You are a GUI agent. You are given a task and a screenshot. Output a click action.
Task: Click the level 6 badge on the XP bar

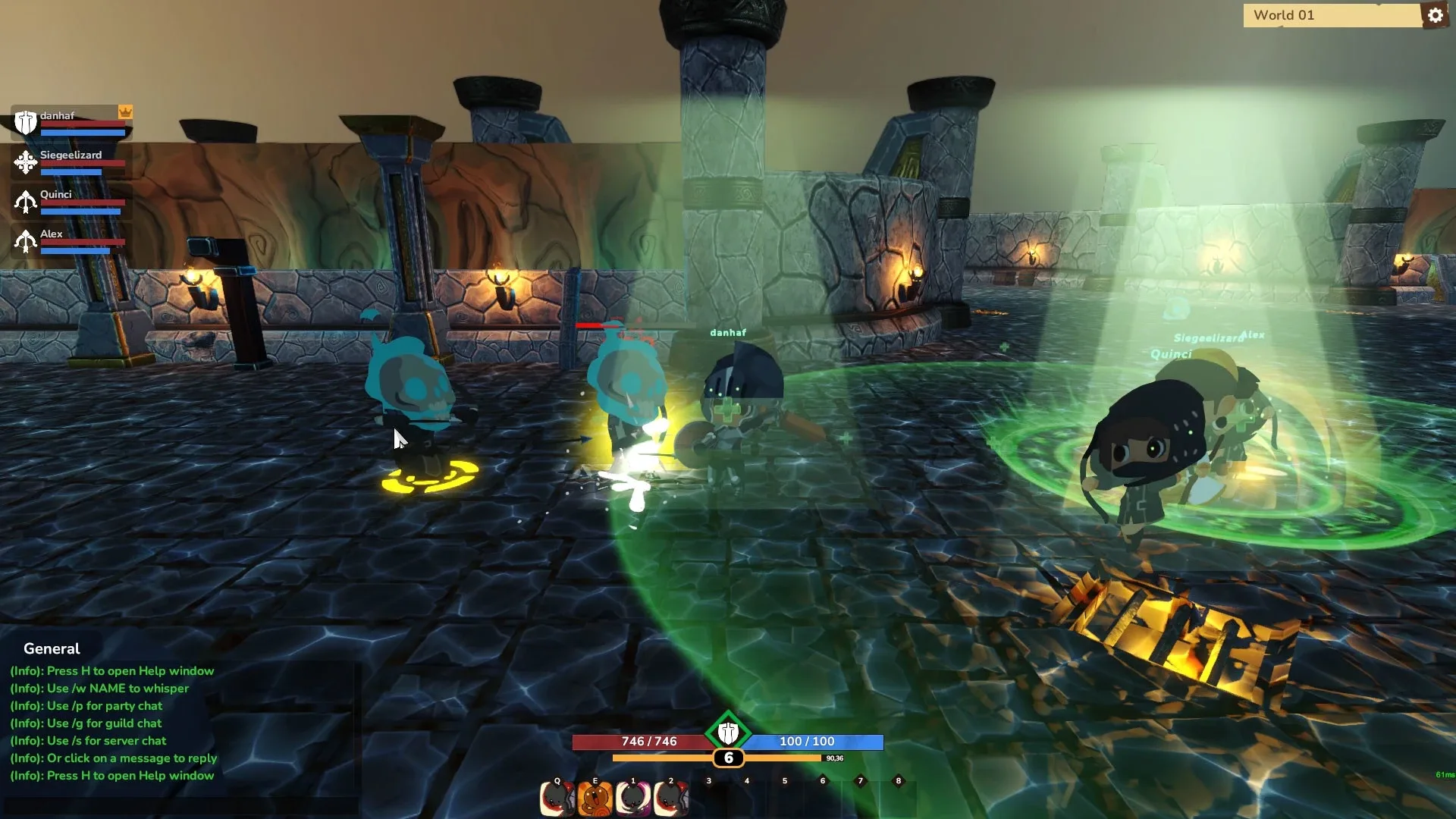click(729, 758)
